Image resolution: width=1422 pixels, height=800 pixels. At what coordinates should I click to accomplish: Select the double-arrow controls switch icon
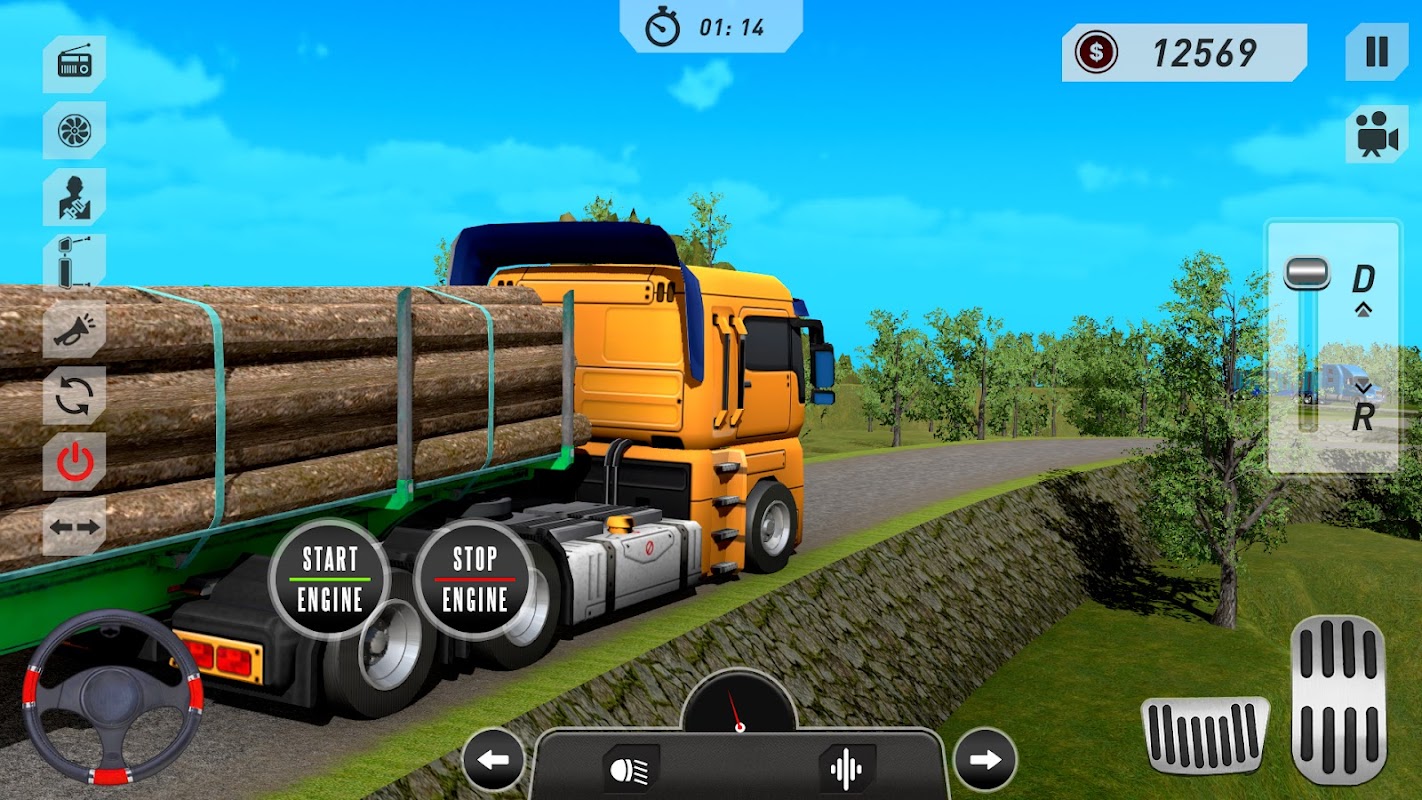coord(74,527)
